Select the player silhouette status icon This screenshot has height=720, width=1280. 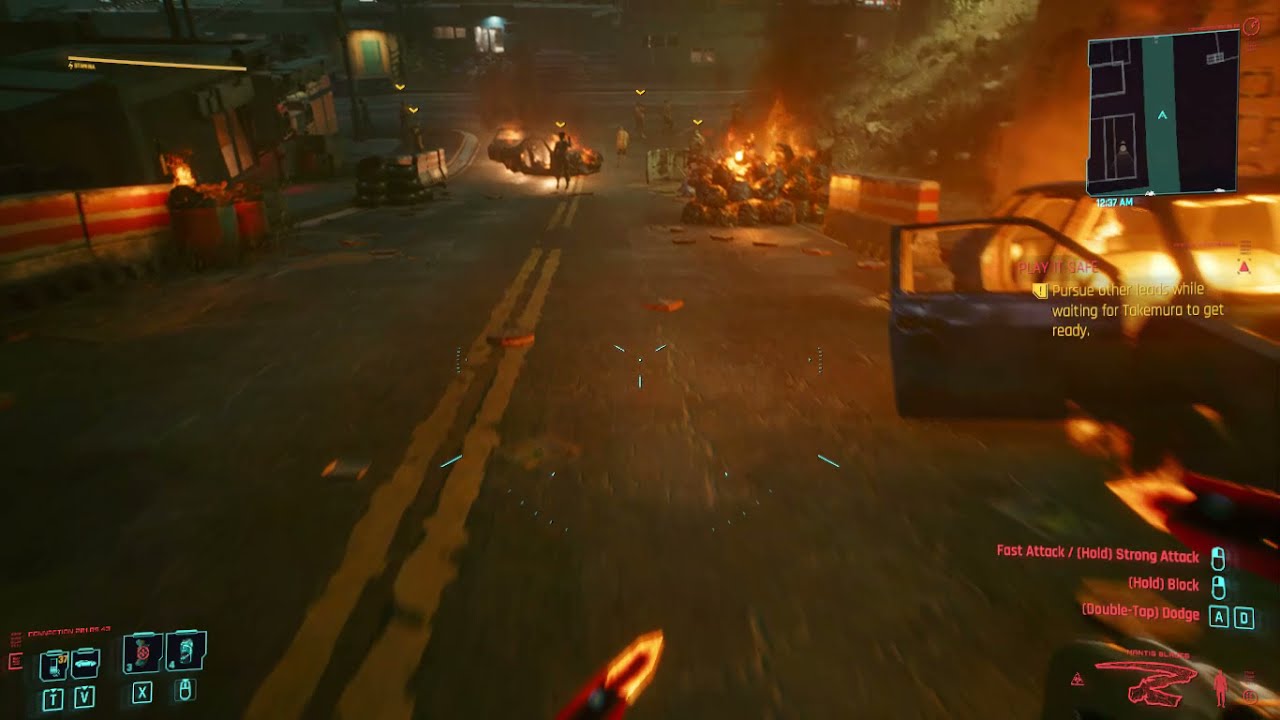coord(1221,687)
